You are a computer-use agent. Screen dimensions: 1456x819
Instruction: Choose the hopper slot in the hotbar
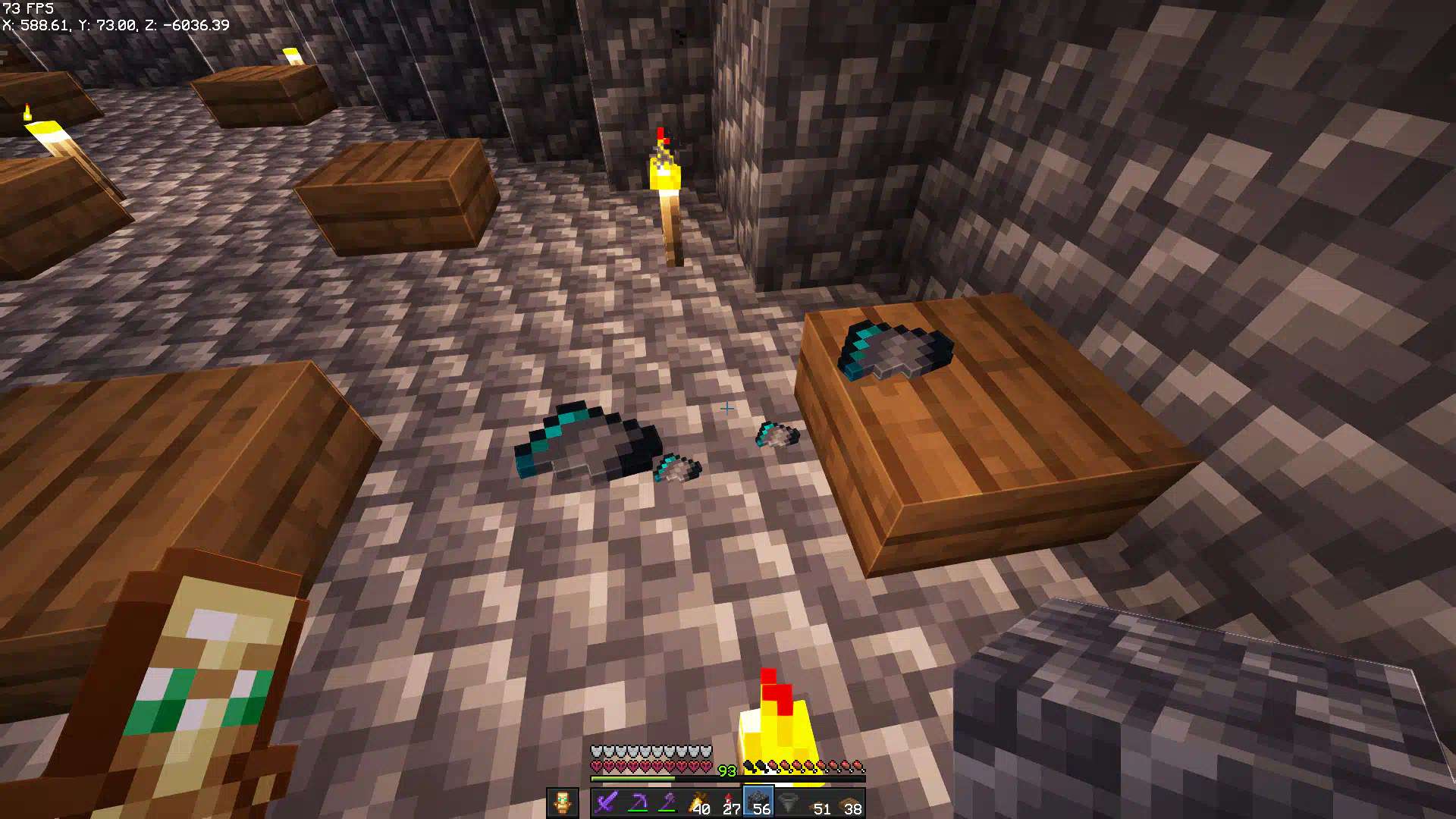tap(789, 802)
